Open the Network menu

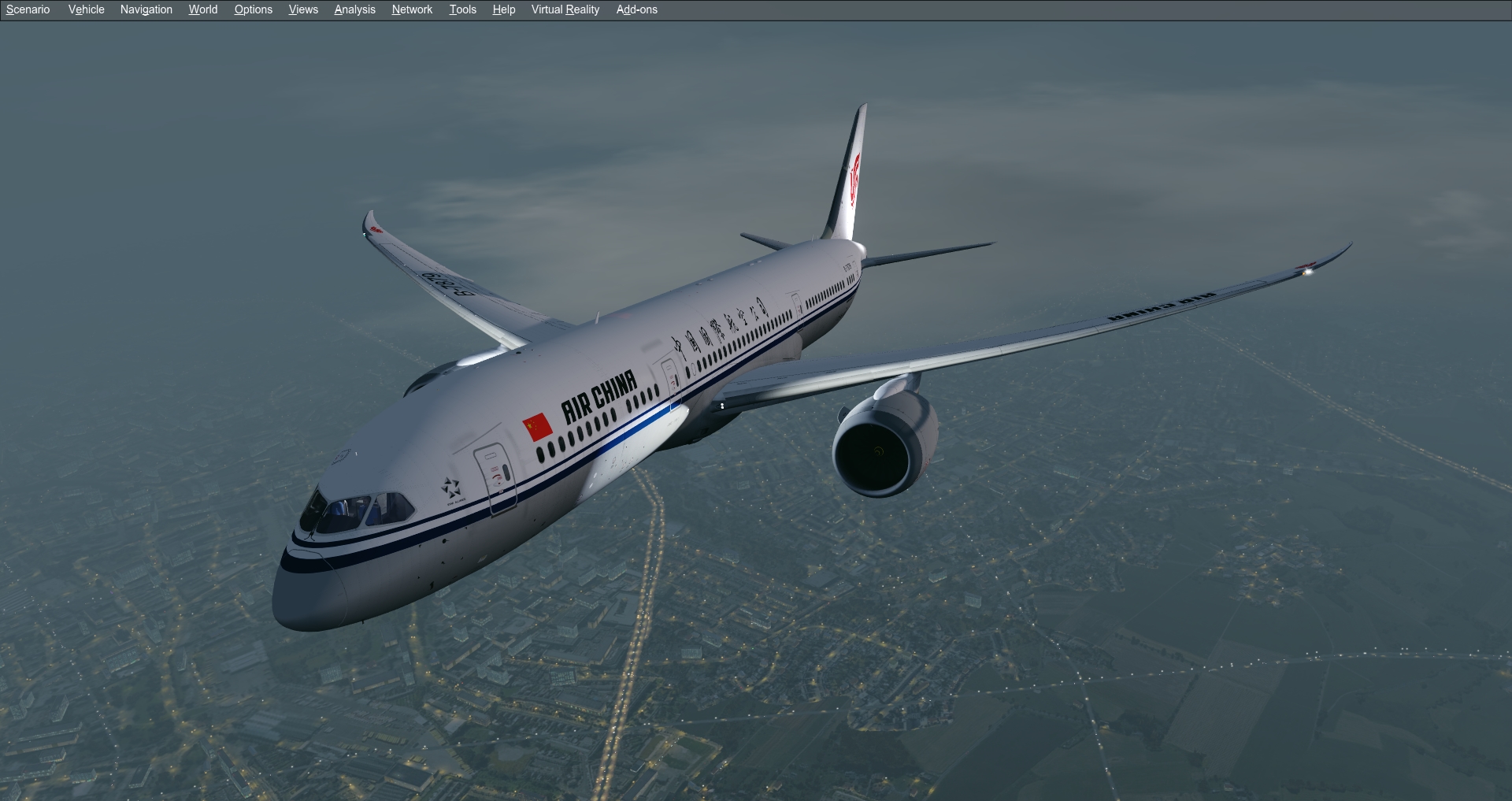[x=411, y=9]
